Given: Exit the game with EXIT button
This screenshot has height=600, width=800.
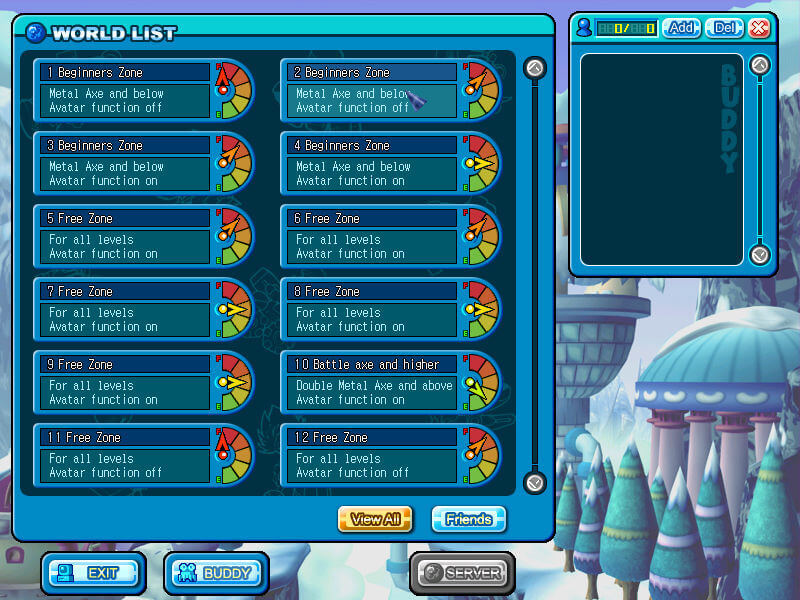Looking at the screenshot, I should 93,573.
